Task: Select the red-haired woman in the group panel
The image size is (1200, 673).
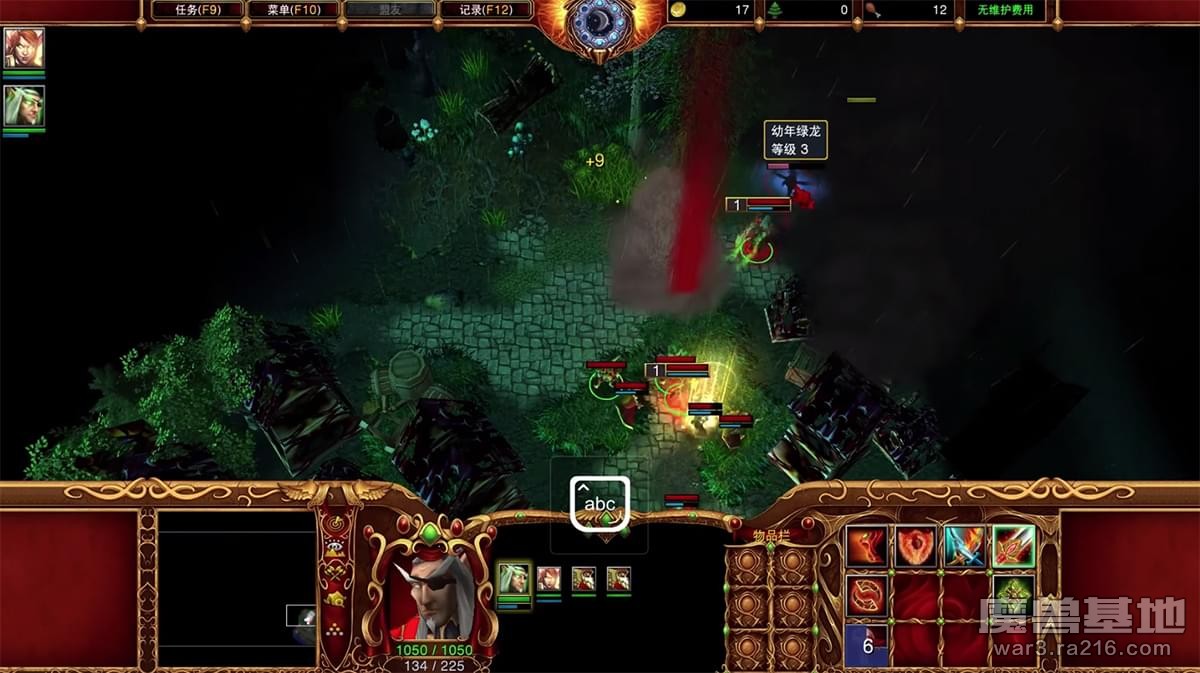Action: point(549,578)
